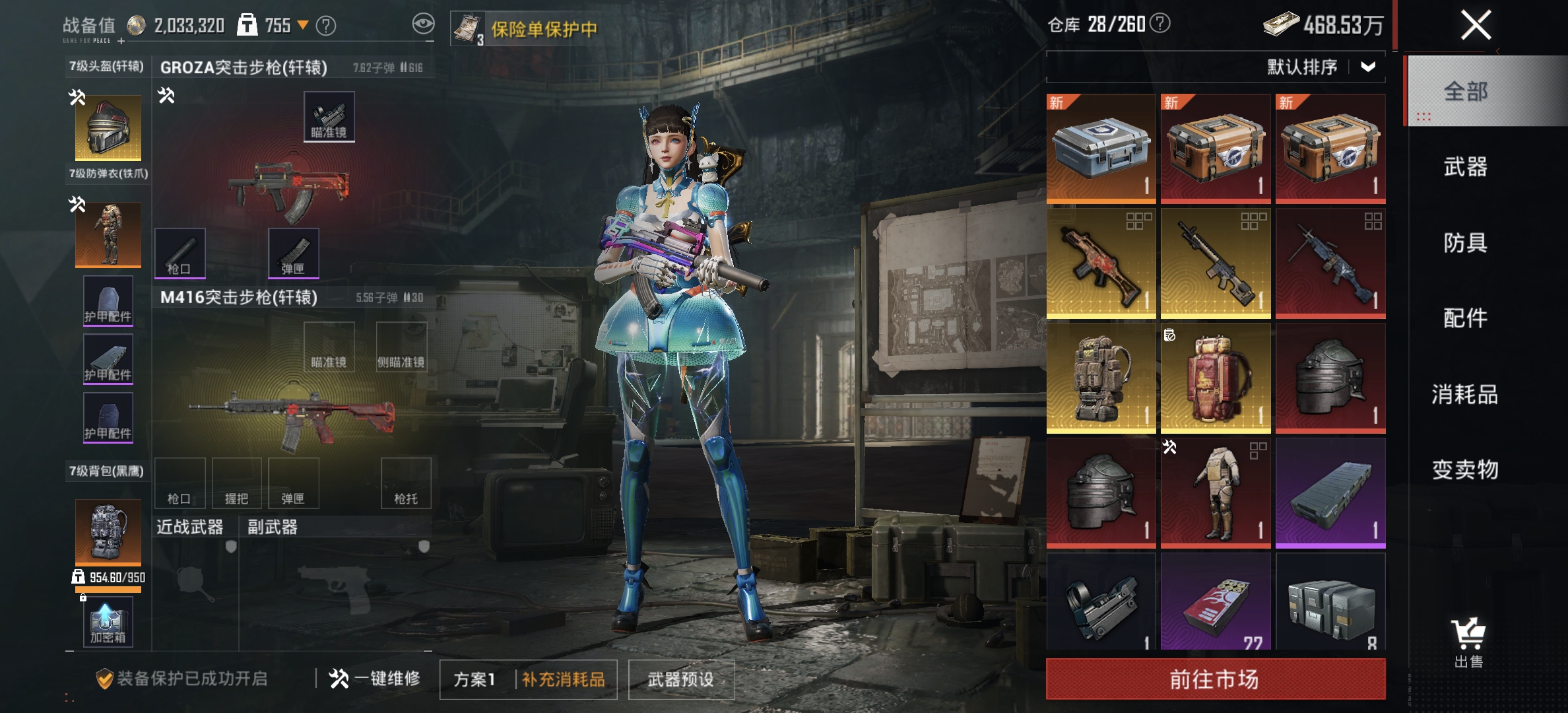
Task: Select the blue supply crate thumbnail in warehouse
Action: point(1101,149)
